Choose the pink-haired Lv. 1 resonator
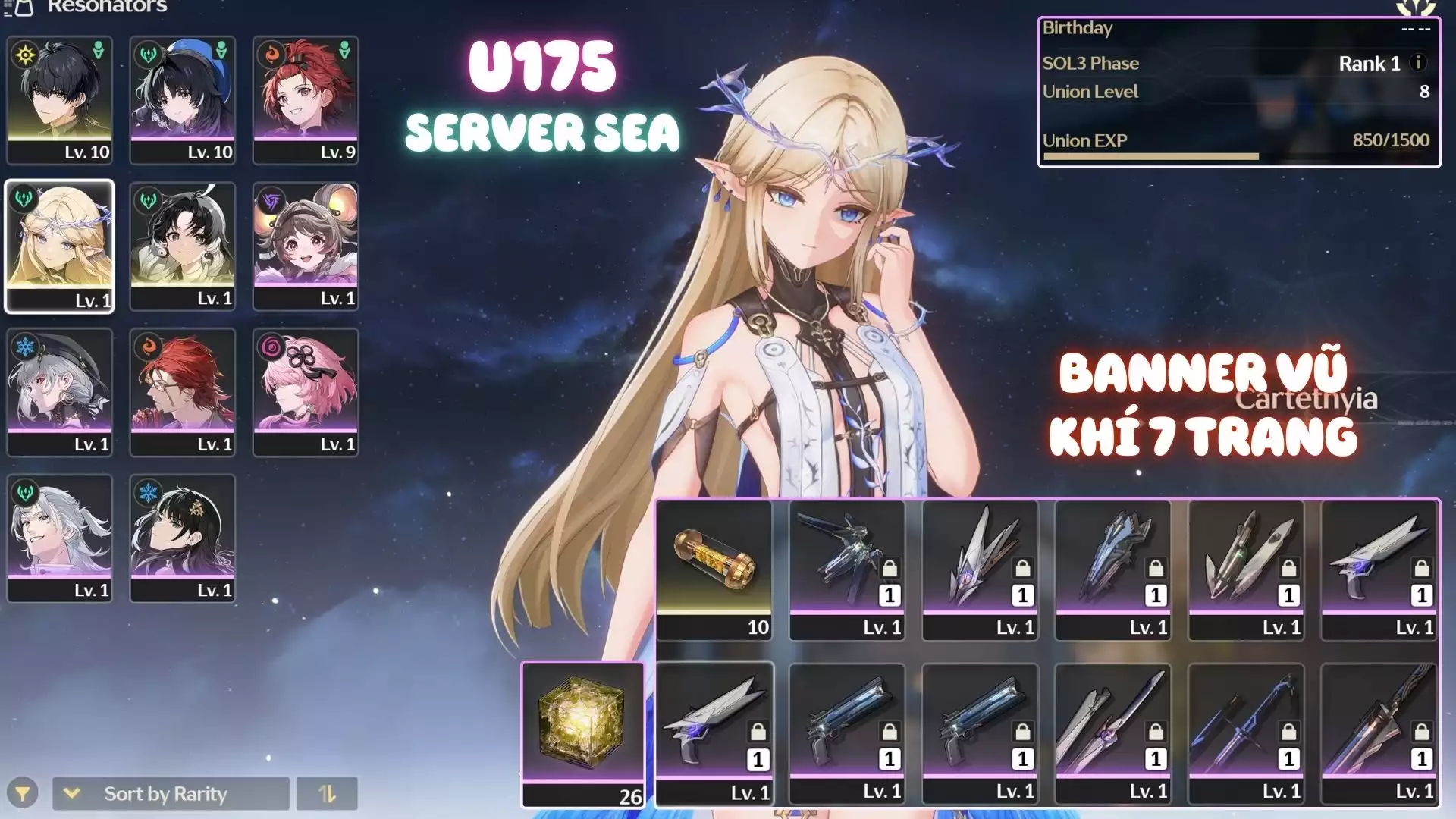Image resolution: width=1456 pixels, height=819 pixels. tap(305, 391)
